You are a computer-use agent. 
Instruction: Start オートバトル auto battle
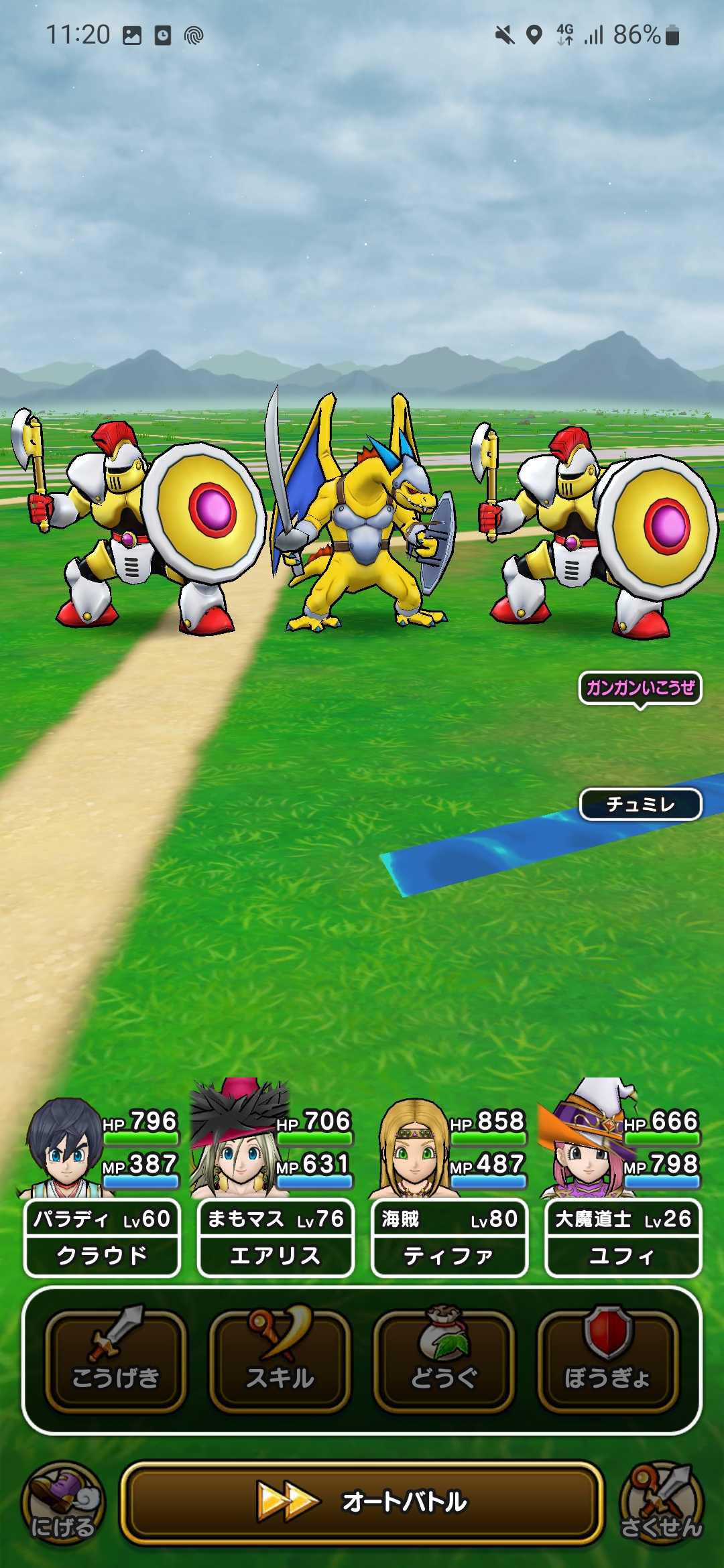[362, 1502]
